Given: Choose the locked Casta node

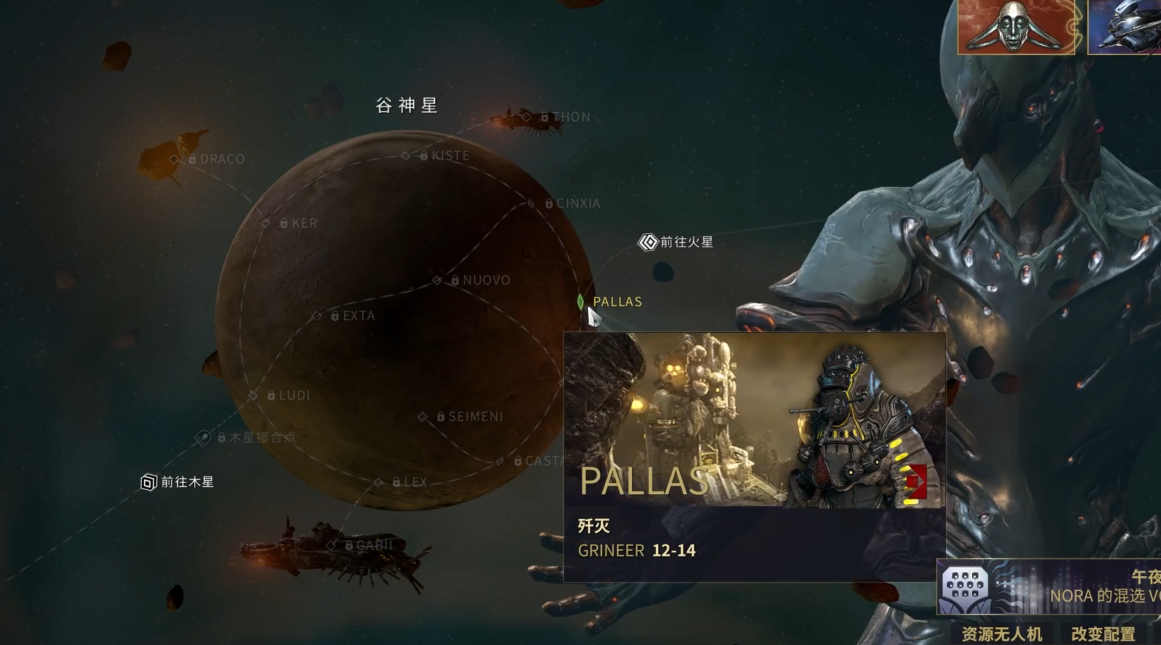Looking at the screenshot, I should 500,461.
